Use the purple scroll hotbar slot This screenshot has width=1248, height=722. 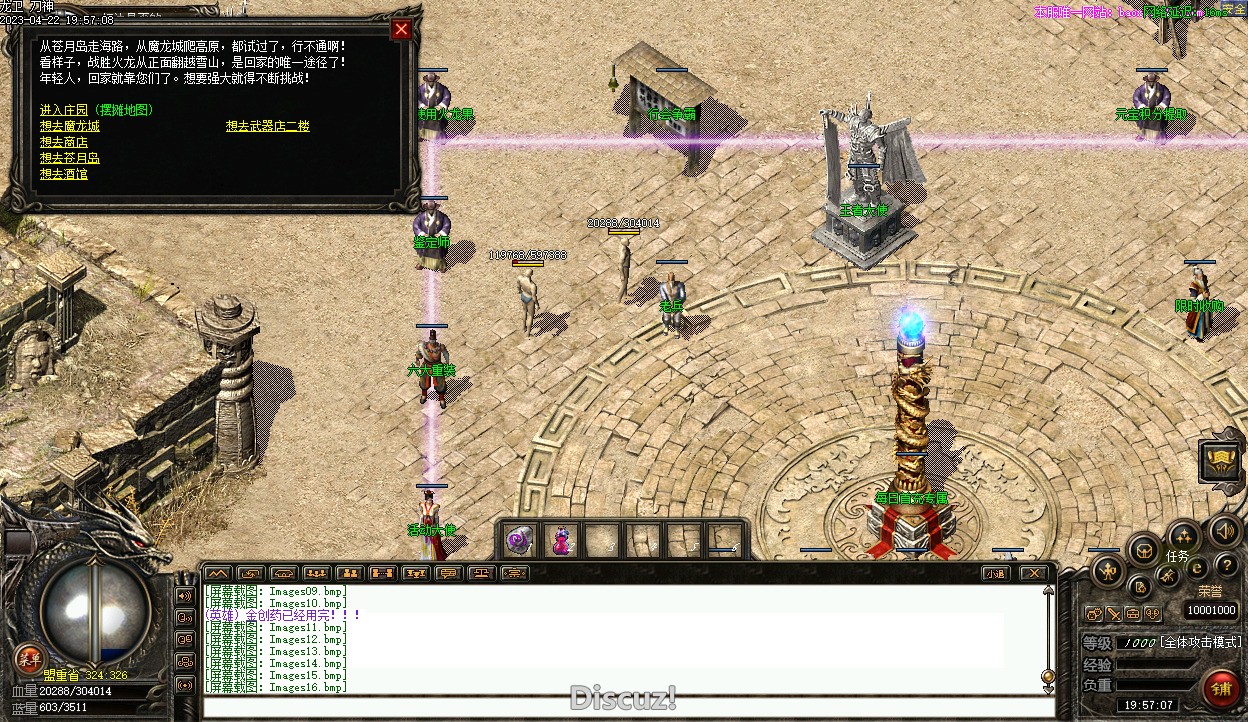[519, 540]
